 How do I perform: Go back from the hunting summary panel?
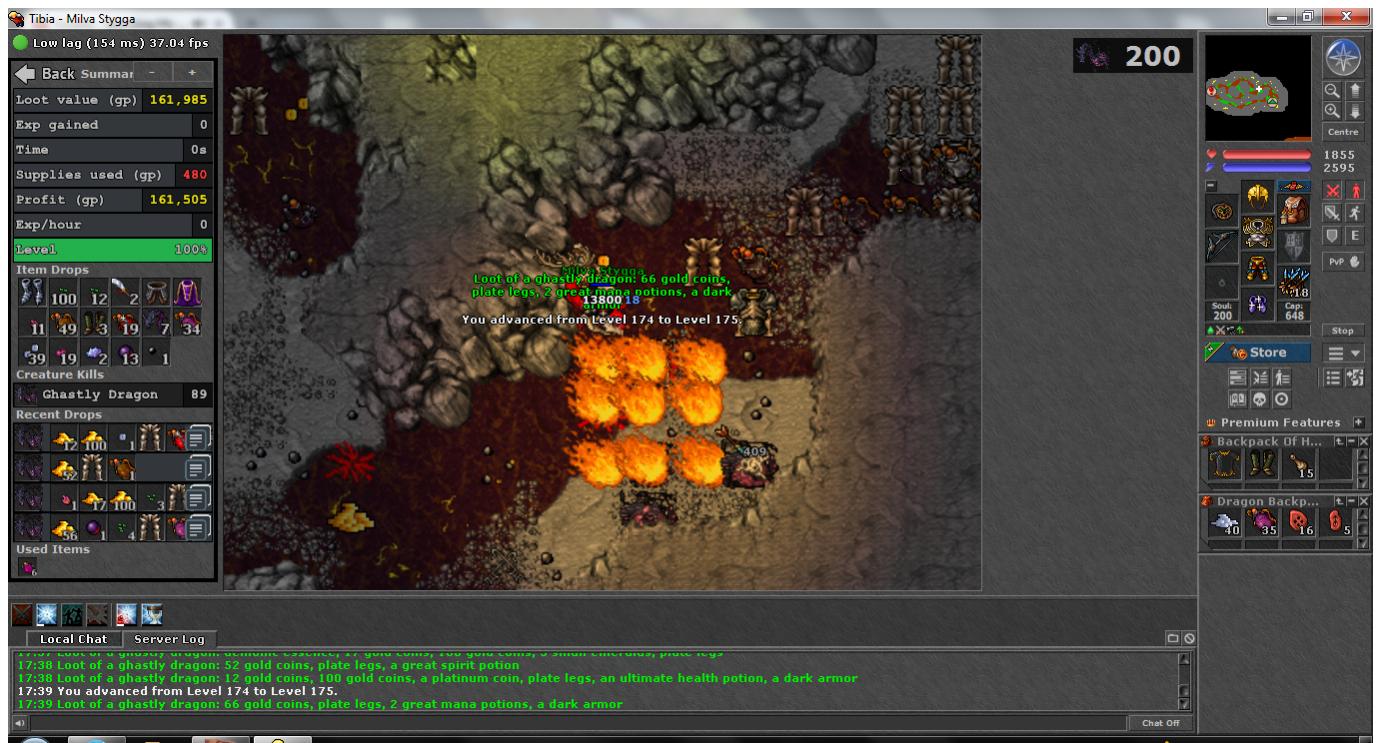46,74
